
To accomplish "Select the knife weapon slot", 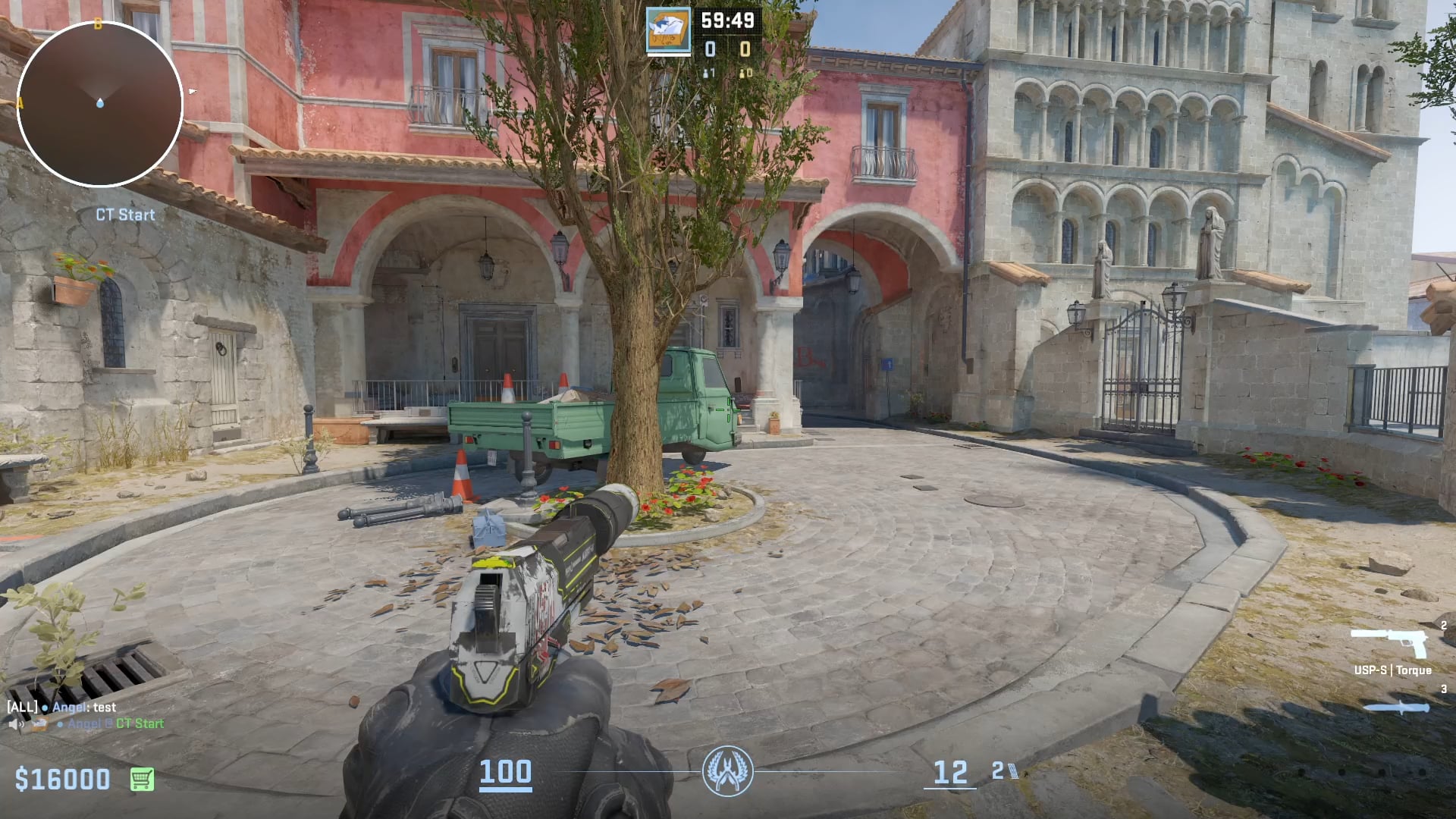I will pos(1396,708).
